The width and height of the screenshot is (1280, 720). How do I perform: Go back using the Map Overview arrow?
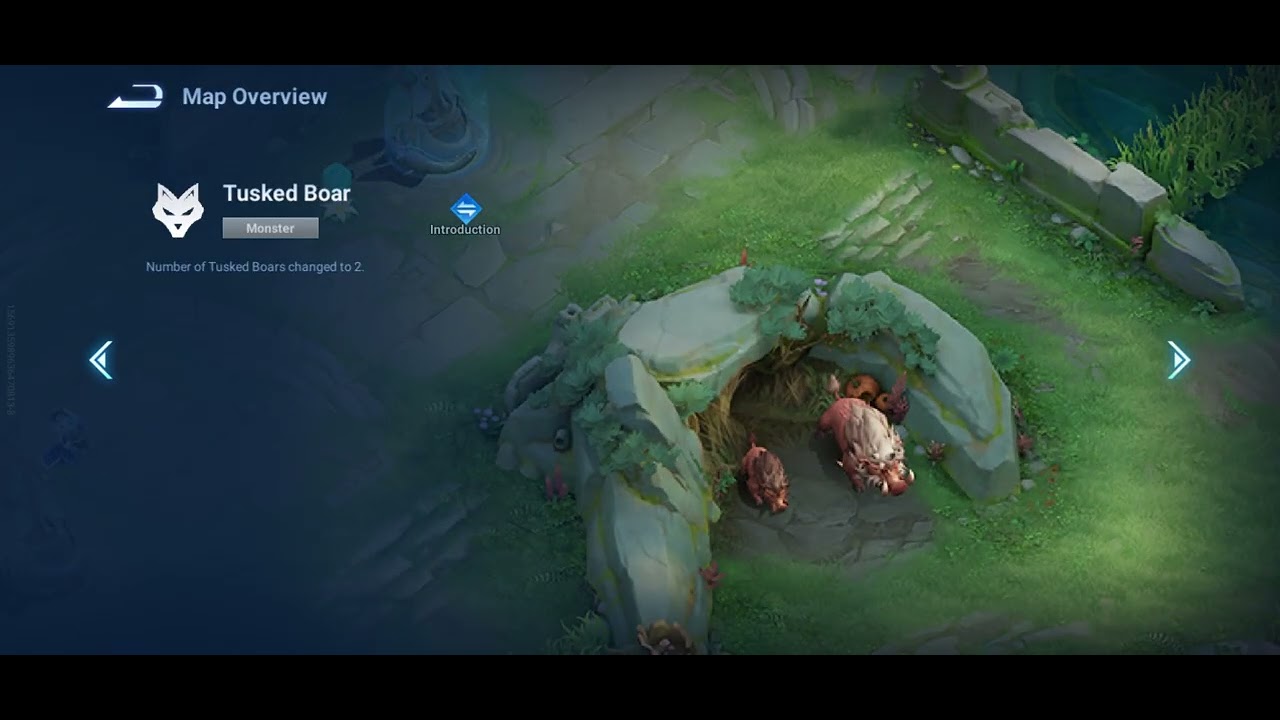135,97
